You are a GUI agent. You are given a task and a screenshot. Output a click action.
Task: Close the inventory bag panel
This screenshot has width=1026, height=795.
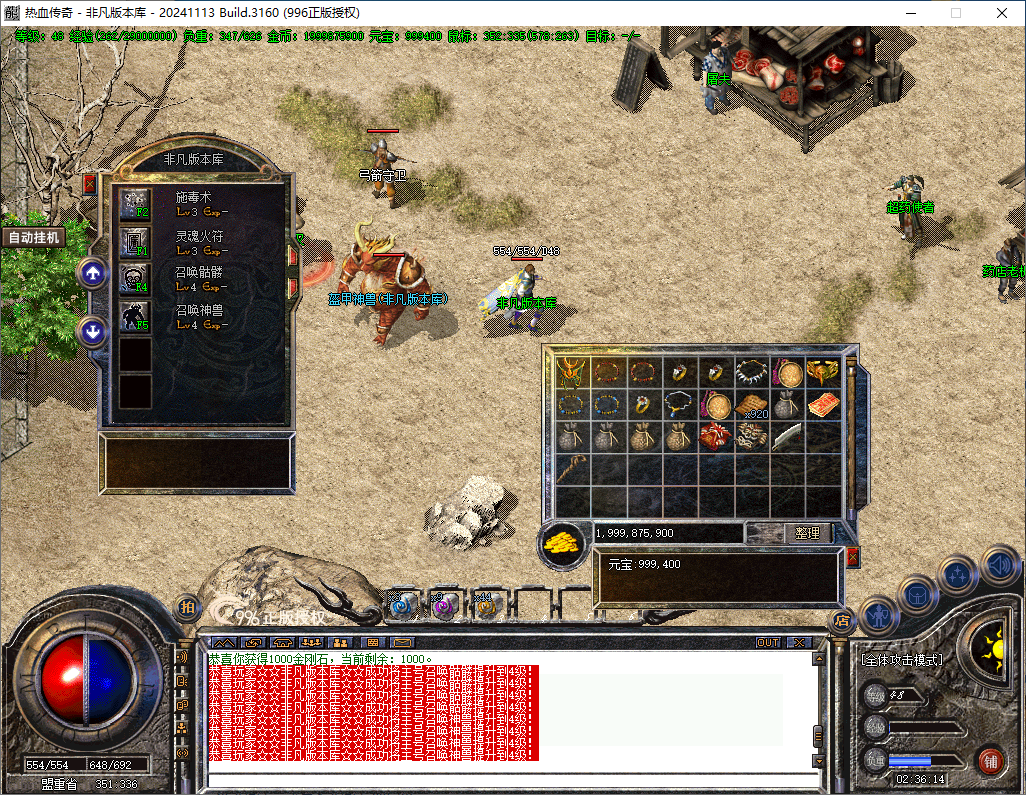853,557
